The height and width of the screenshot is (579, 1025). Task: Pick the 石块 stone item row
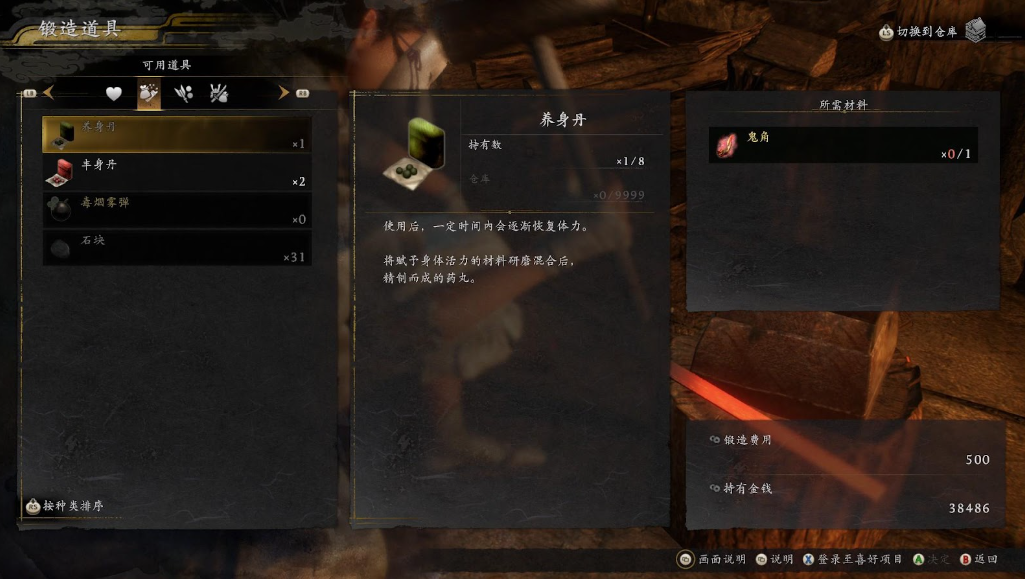[x=176, y=248]
